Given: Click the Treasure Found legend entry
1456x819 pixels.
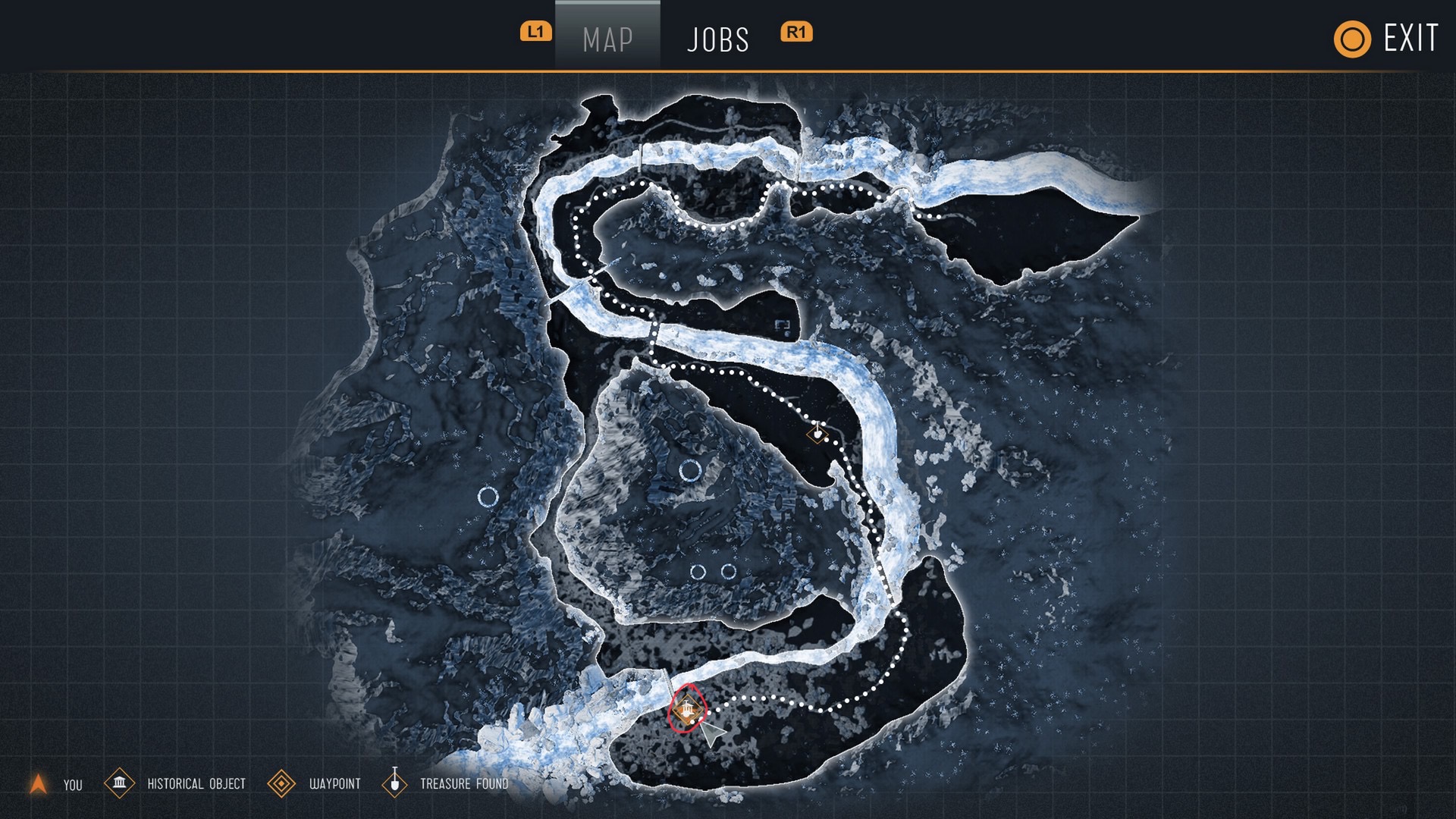Looking at the screenshot, I should pyautogui.click(x=445, y=783).
